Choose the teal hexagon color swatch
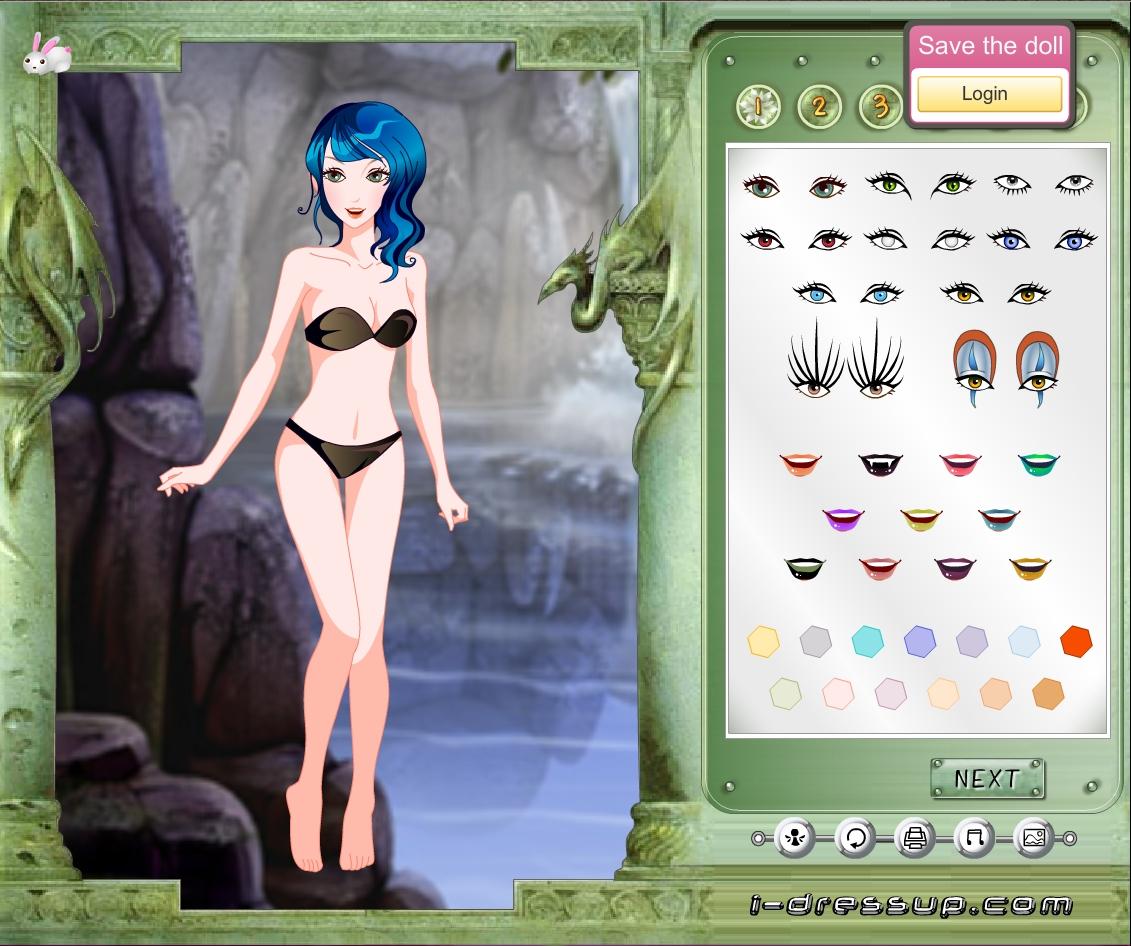The image size is (1131, 946). coord(868,641)
